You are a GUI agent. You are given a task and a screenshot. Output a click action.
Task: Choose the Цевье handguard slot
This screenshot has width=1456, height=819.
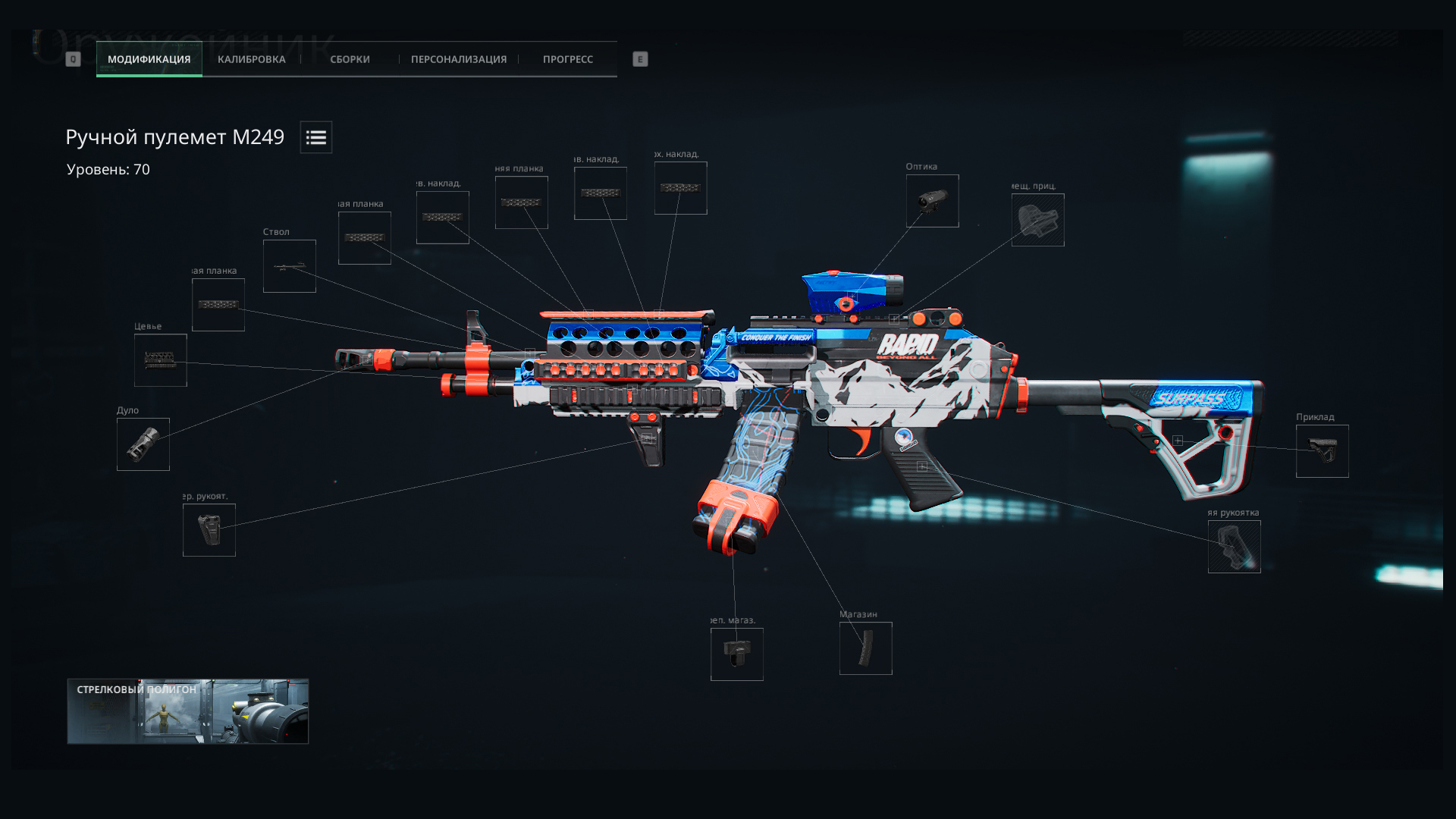coord(160,360)
